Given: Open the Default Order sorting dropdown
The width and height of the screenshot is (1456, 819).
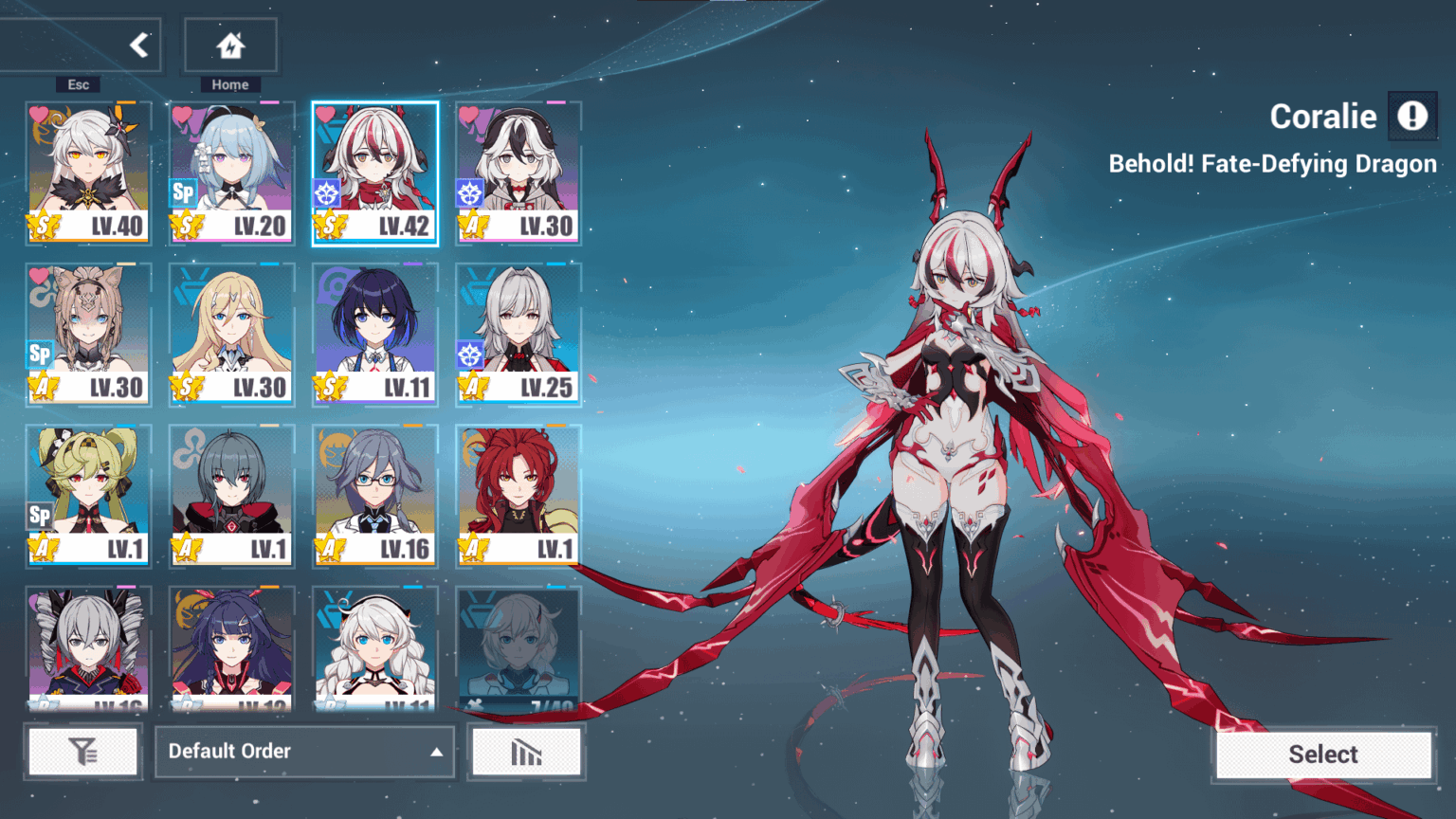Looking at the screenshot, I should point(303,751).
